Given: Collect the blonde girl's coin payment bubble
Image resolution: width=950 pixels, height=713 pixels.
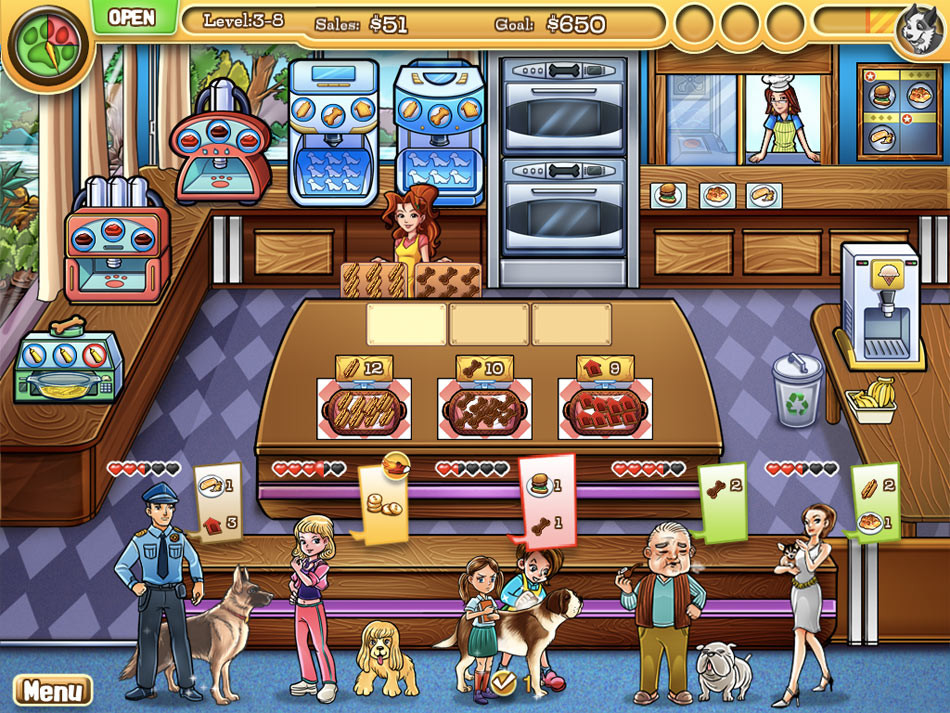Looking at the screenshot, I should [383, 502].
